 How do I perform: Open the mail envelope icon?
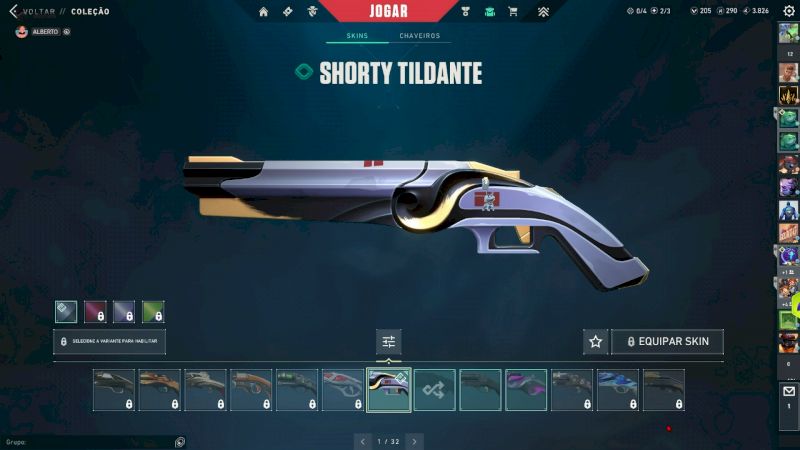tap(788, 394)
